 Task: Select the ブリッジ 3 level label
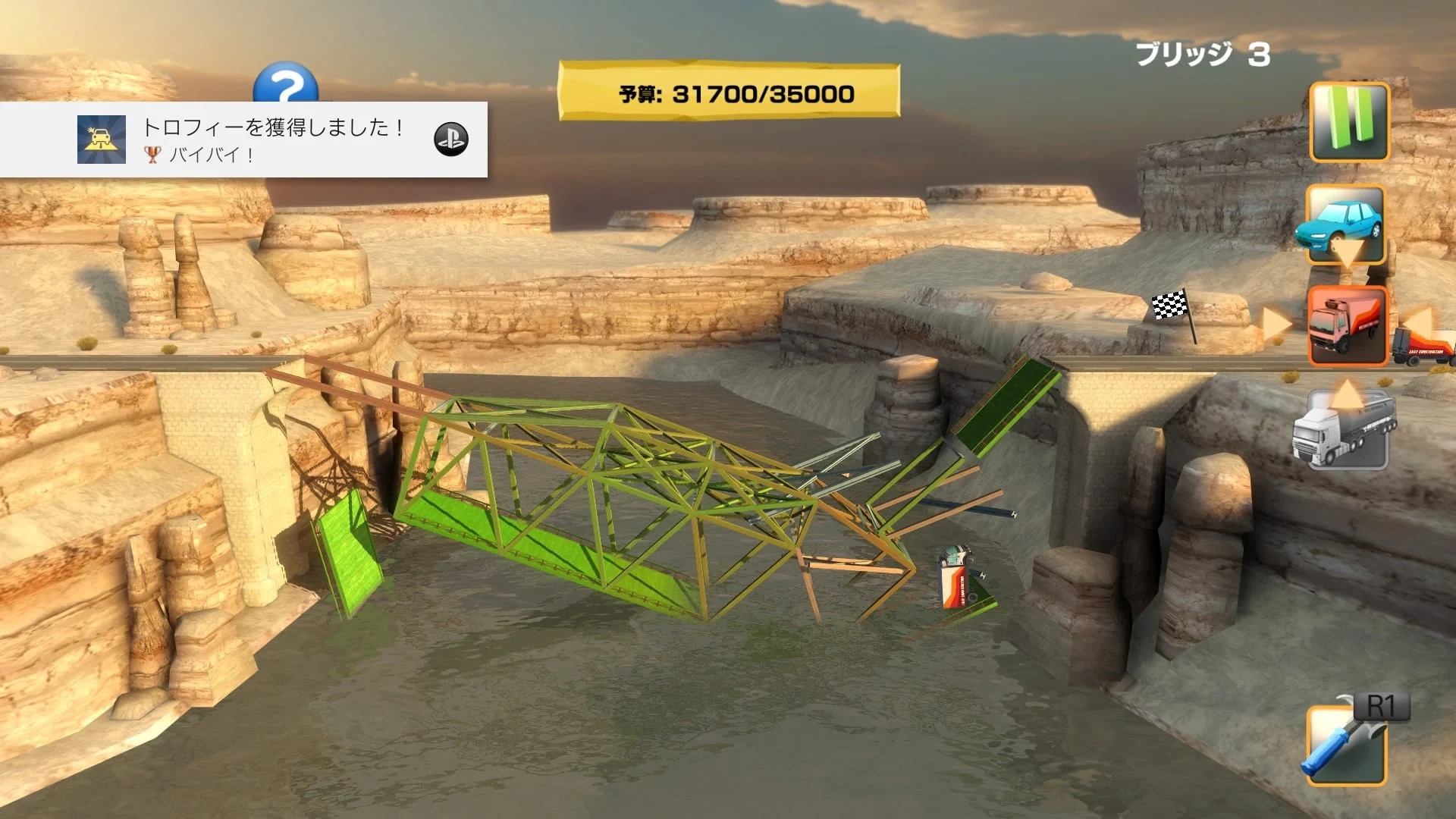point(1201,55)
